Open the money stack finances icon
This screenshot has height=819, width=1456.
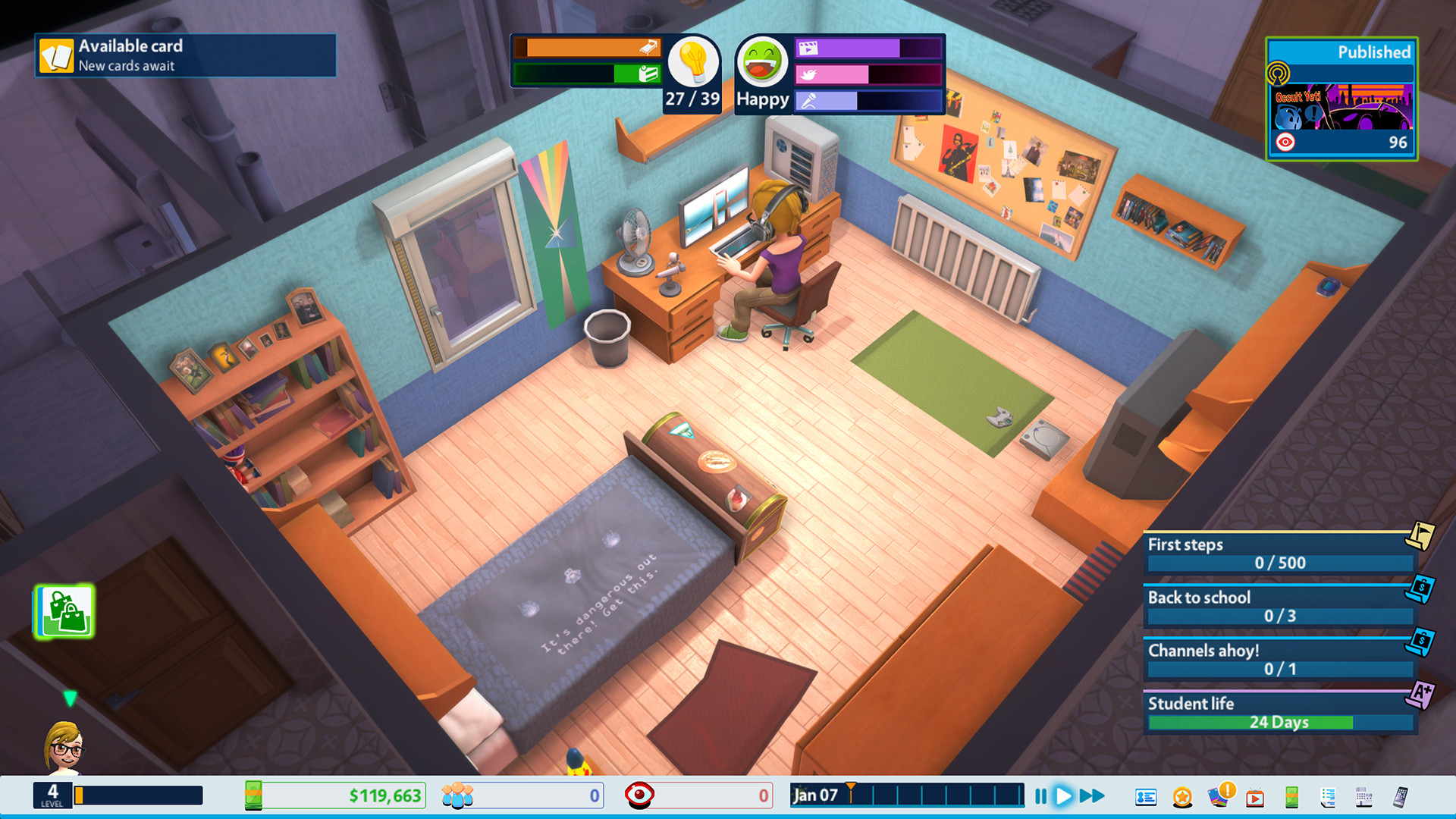coord(1291,796)
